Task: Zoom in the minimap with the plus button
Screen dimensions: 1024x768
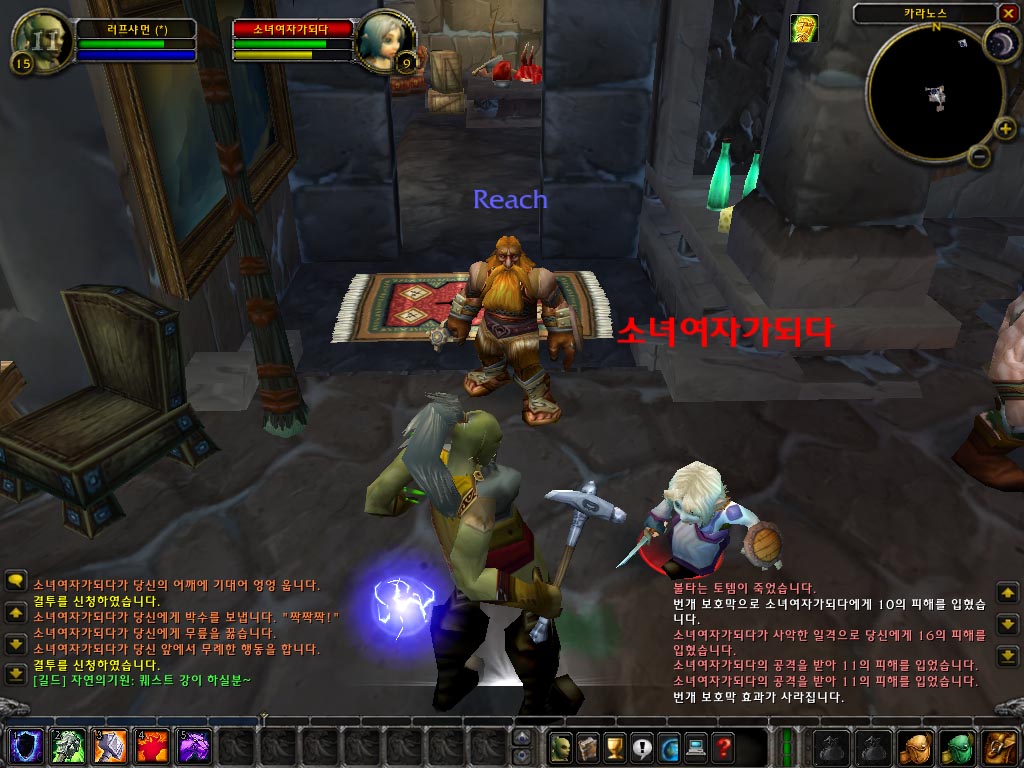Action: point(1006,128)
